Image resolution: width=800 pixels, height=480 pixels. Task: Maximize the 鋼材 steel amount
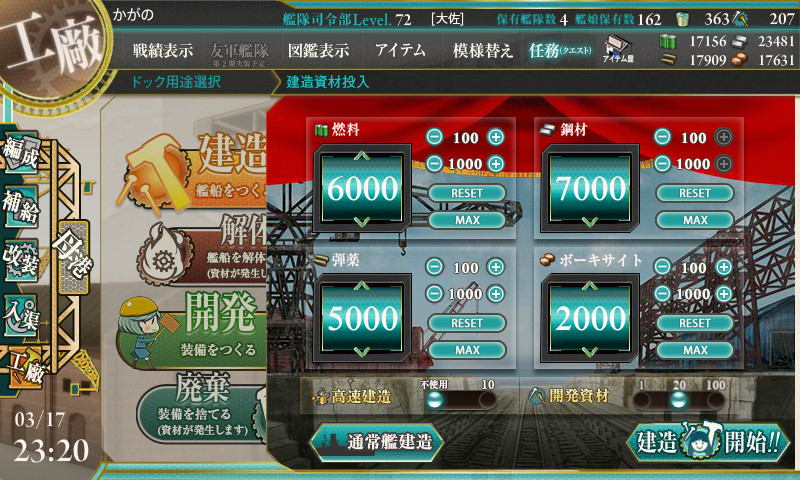click(694, 220)
